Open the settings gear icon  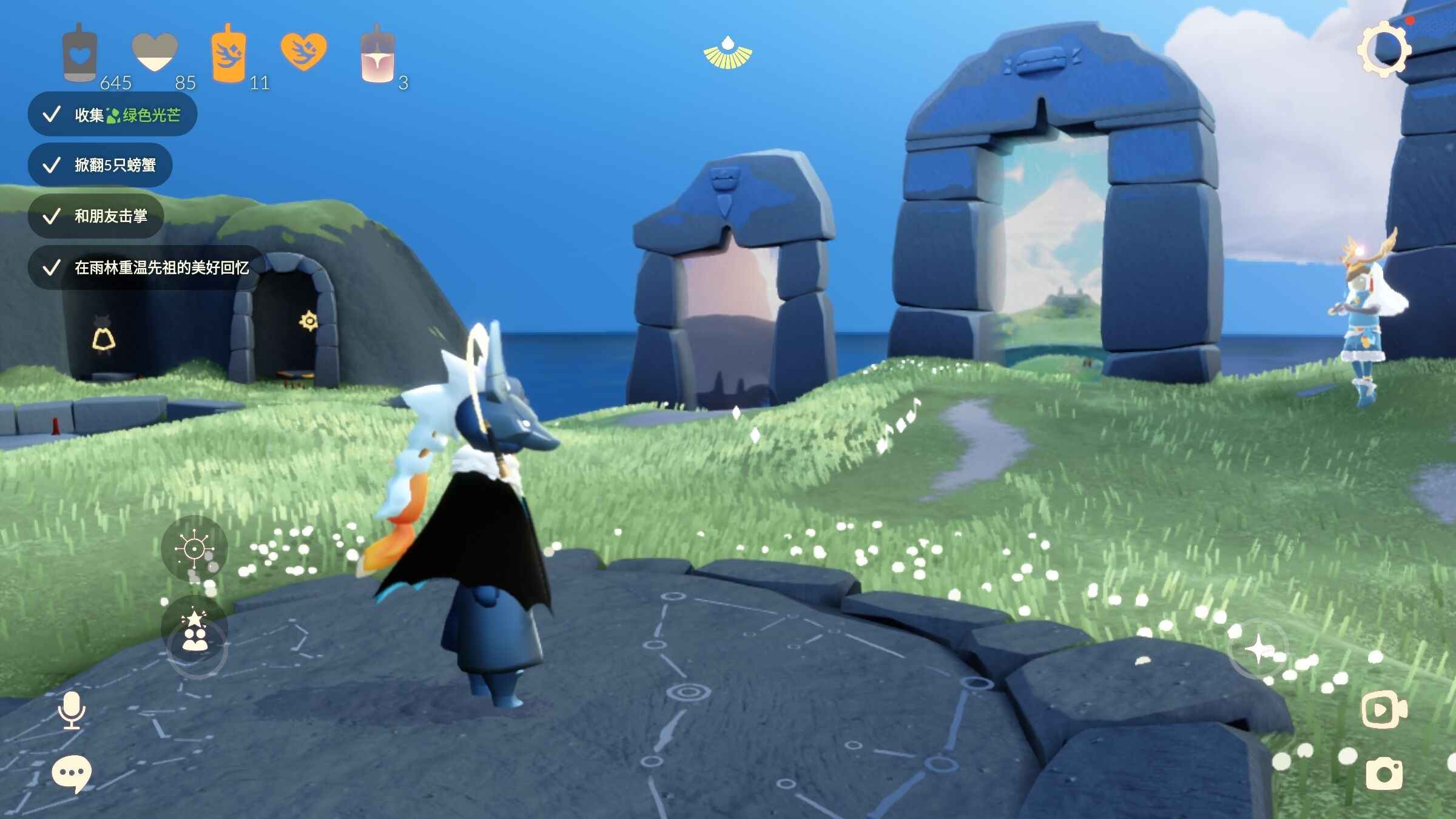click(1383, 50)
